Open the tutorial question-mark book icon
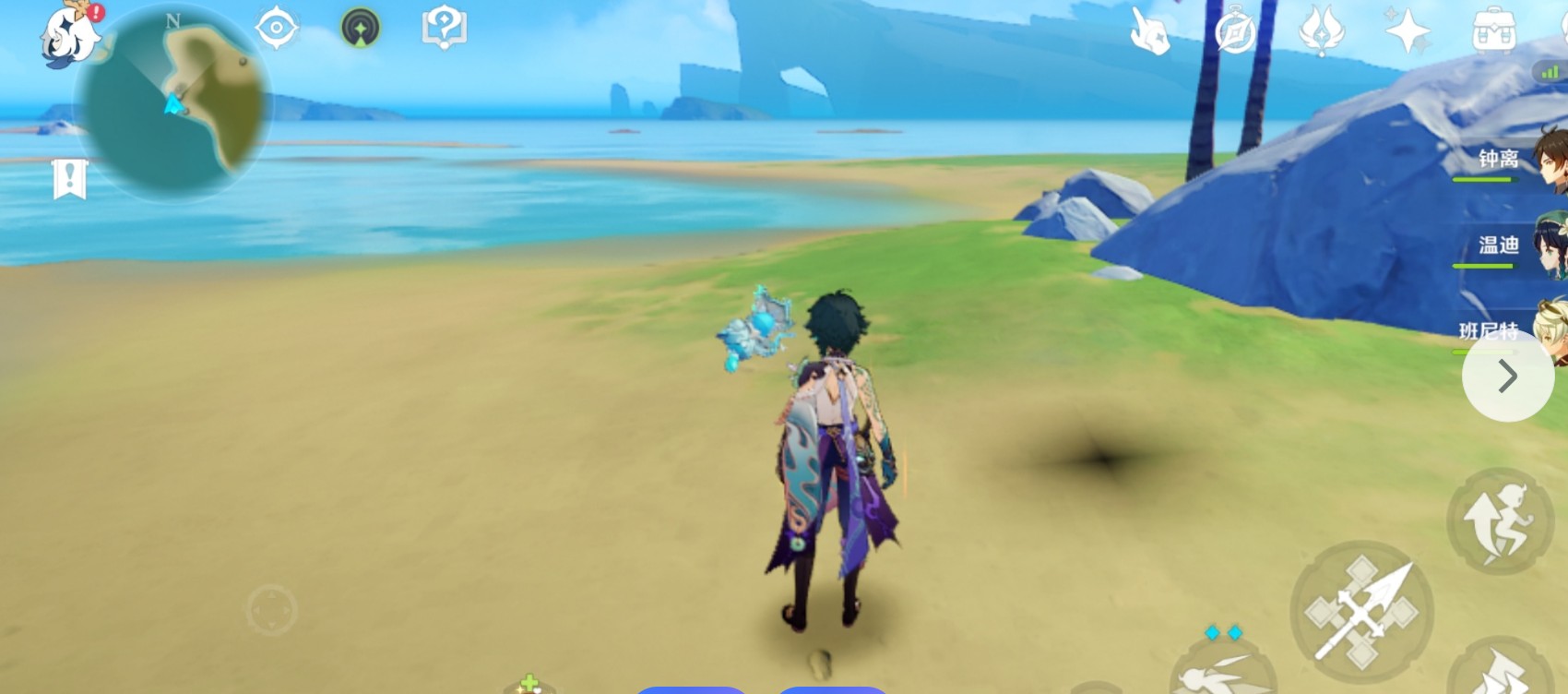Image resolution: width=1568 pixels, height=694 pixels. click(444, 29)
